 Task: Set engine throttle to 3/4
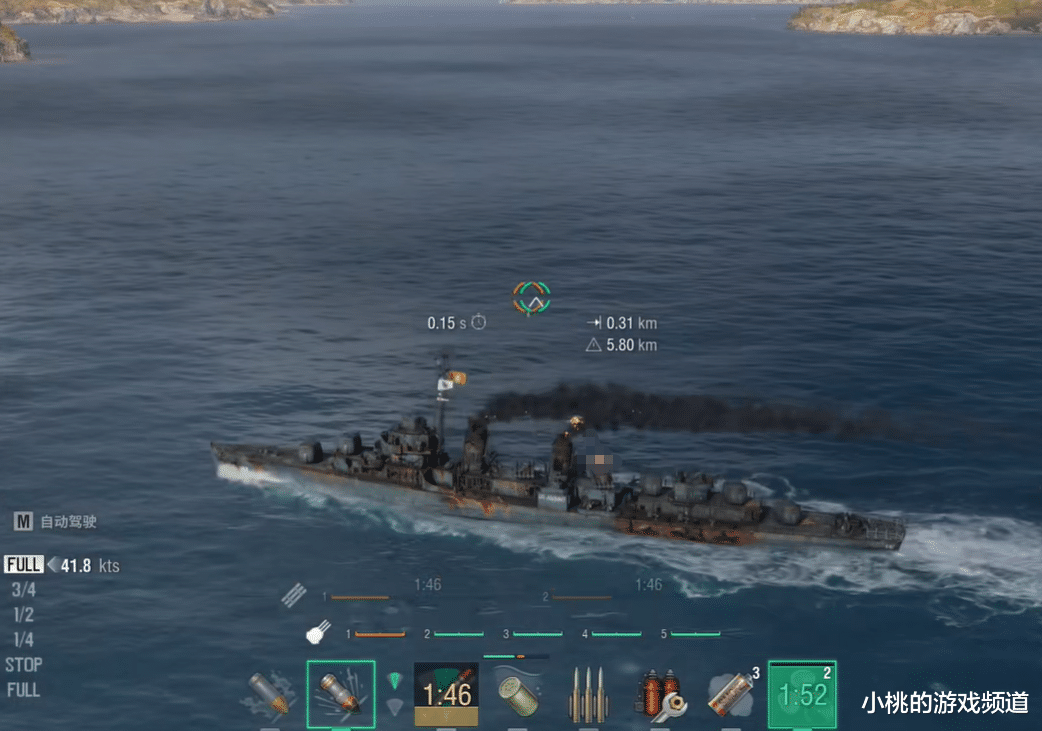[23, 590]
